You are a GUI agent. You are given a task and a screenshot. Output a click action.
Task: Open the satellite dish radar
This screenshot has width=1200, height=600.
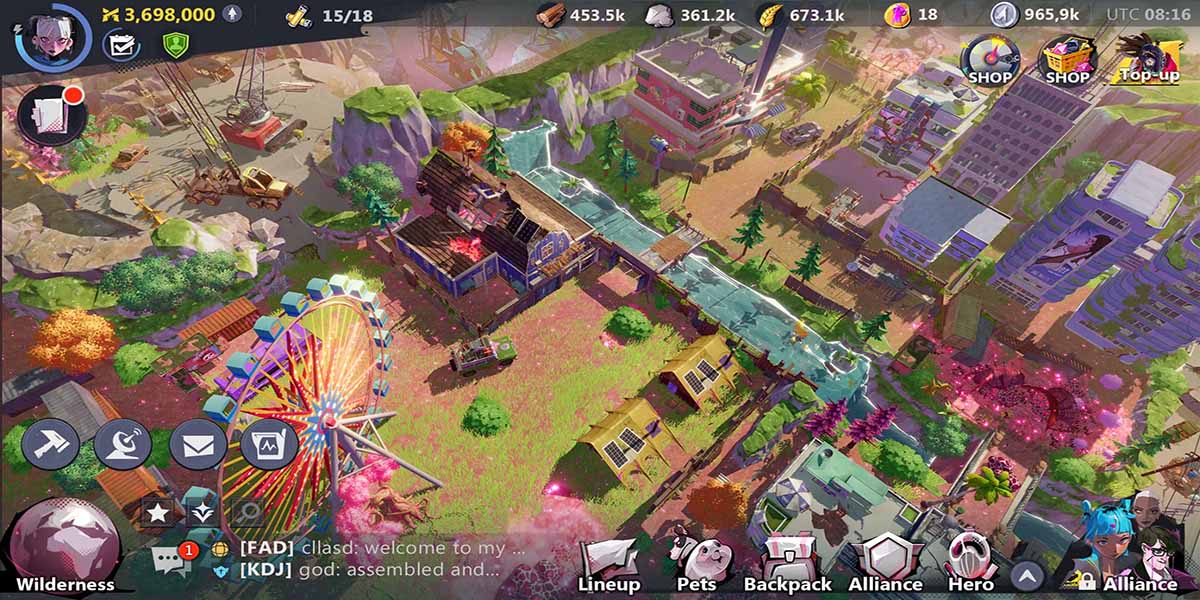coord(123,444)
